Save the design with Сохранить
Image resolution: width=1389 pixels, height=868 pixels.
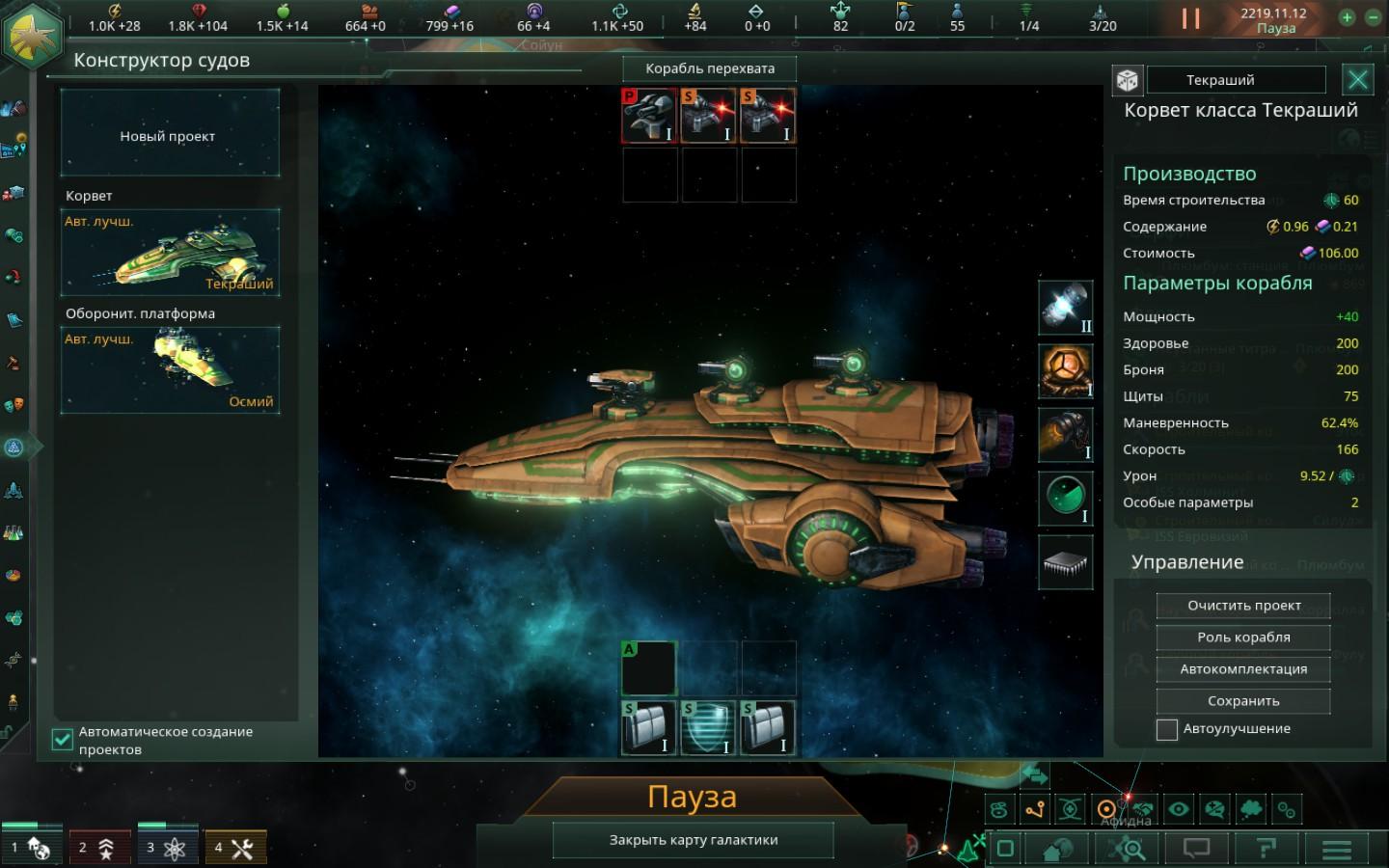pos(1243,701)
